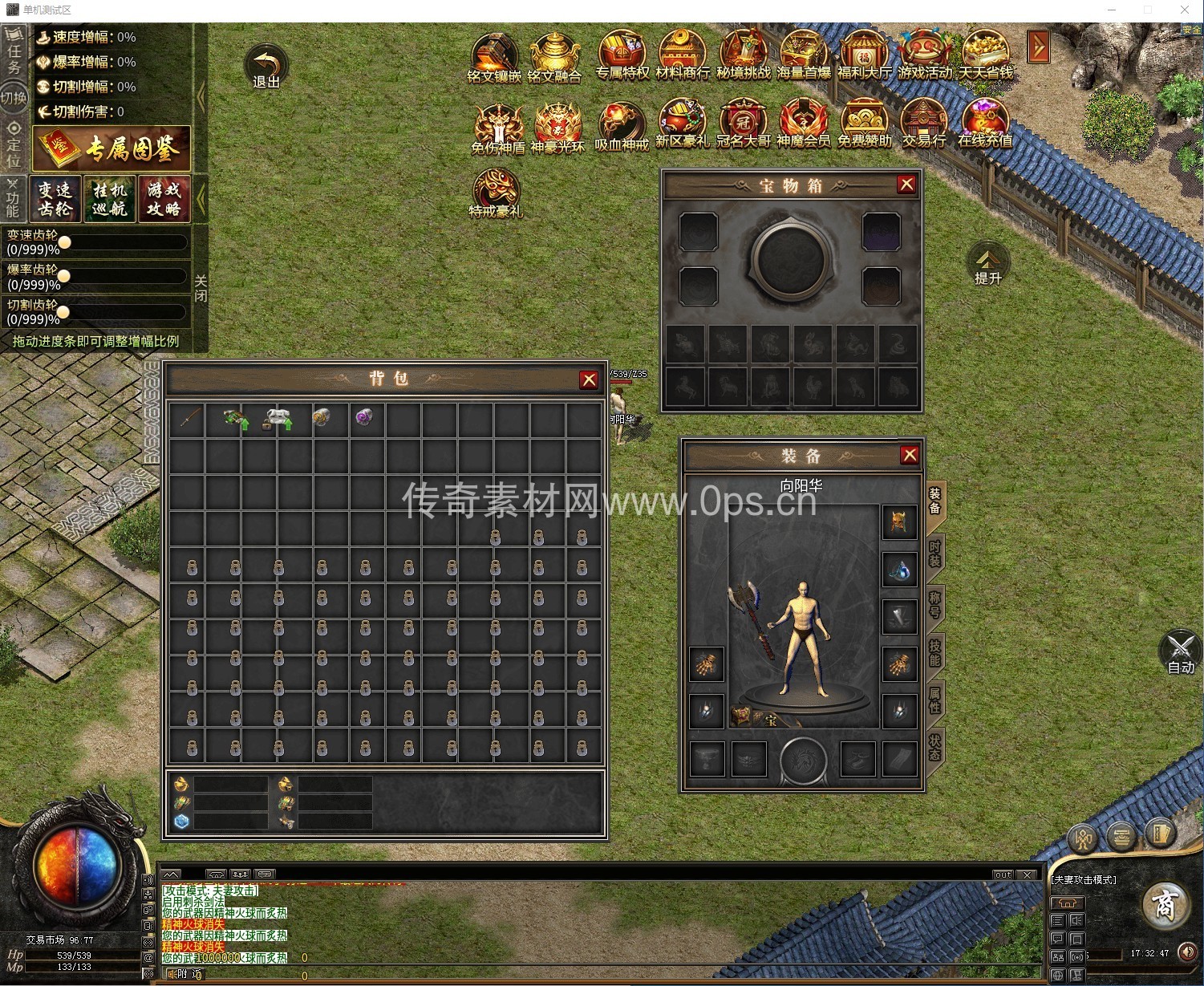Close the game window

(x=1184, y=10)
